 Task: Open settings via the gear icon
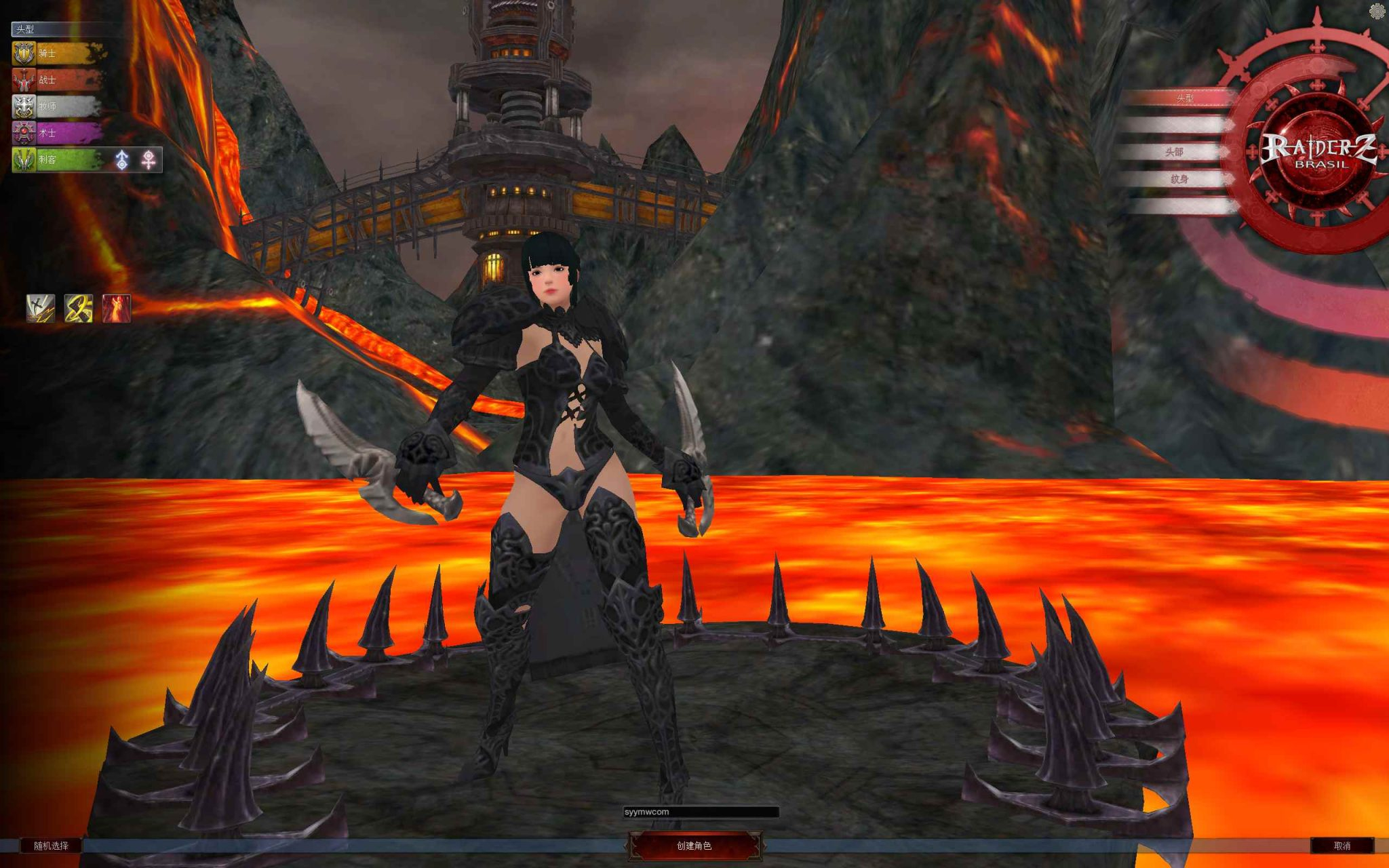pos(1377,12)
